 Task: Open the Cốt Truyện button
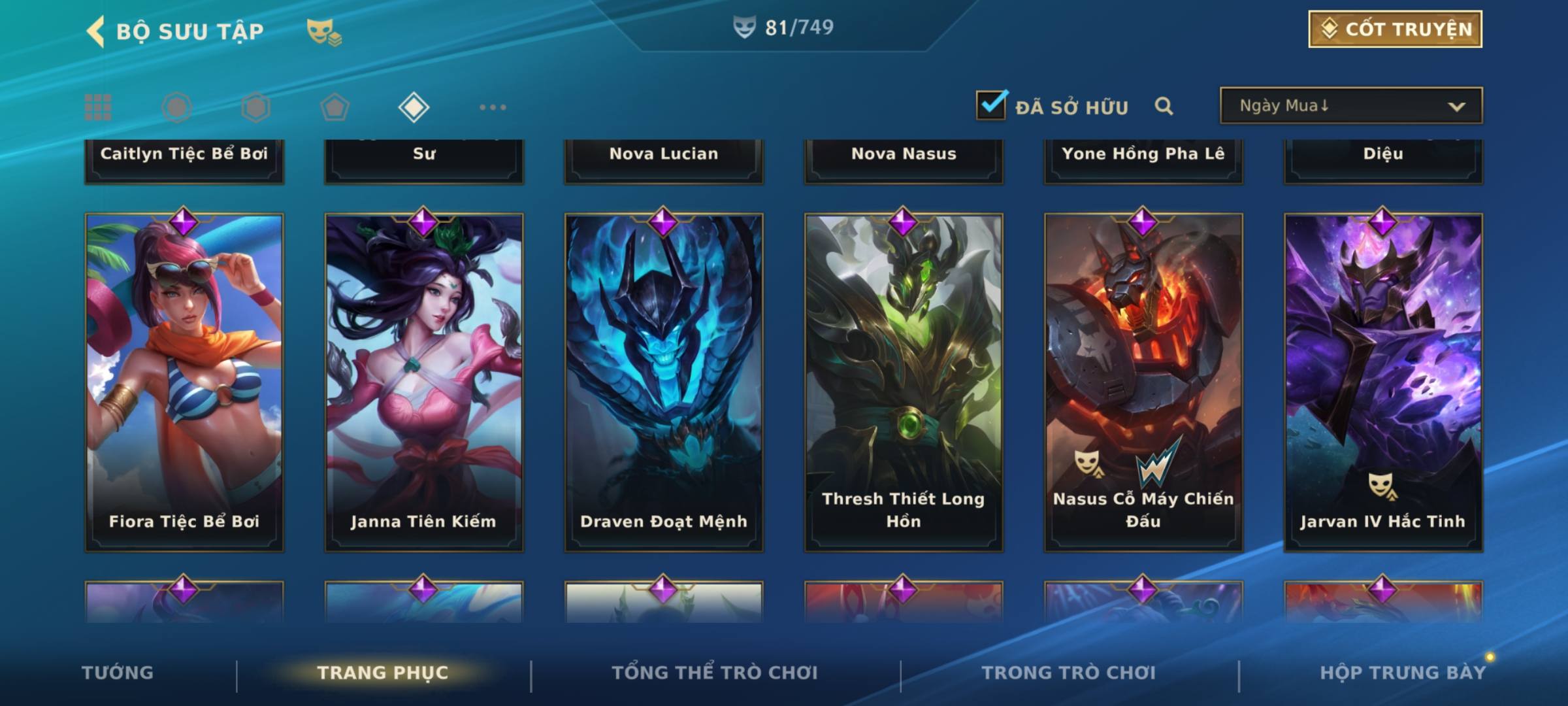(1395, 29)
